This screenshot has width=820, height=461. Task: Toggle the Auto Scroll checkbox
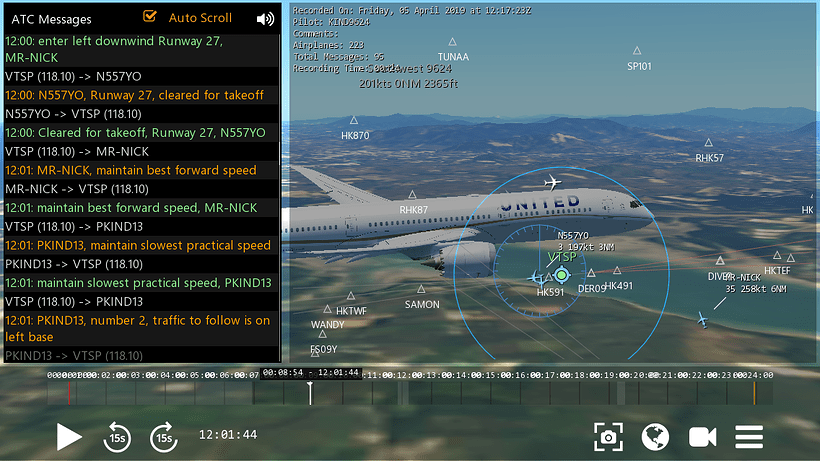point(151,17)
